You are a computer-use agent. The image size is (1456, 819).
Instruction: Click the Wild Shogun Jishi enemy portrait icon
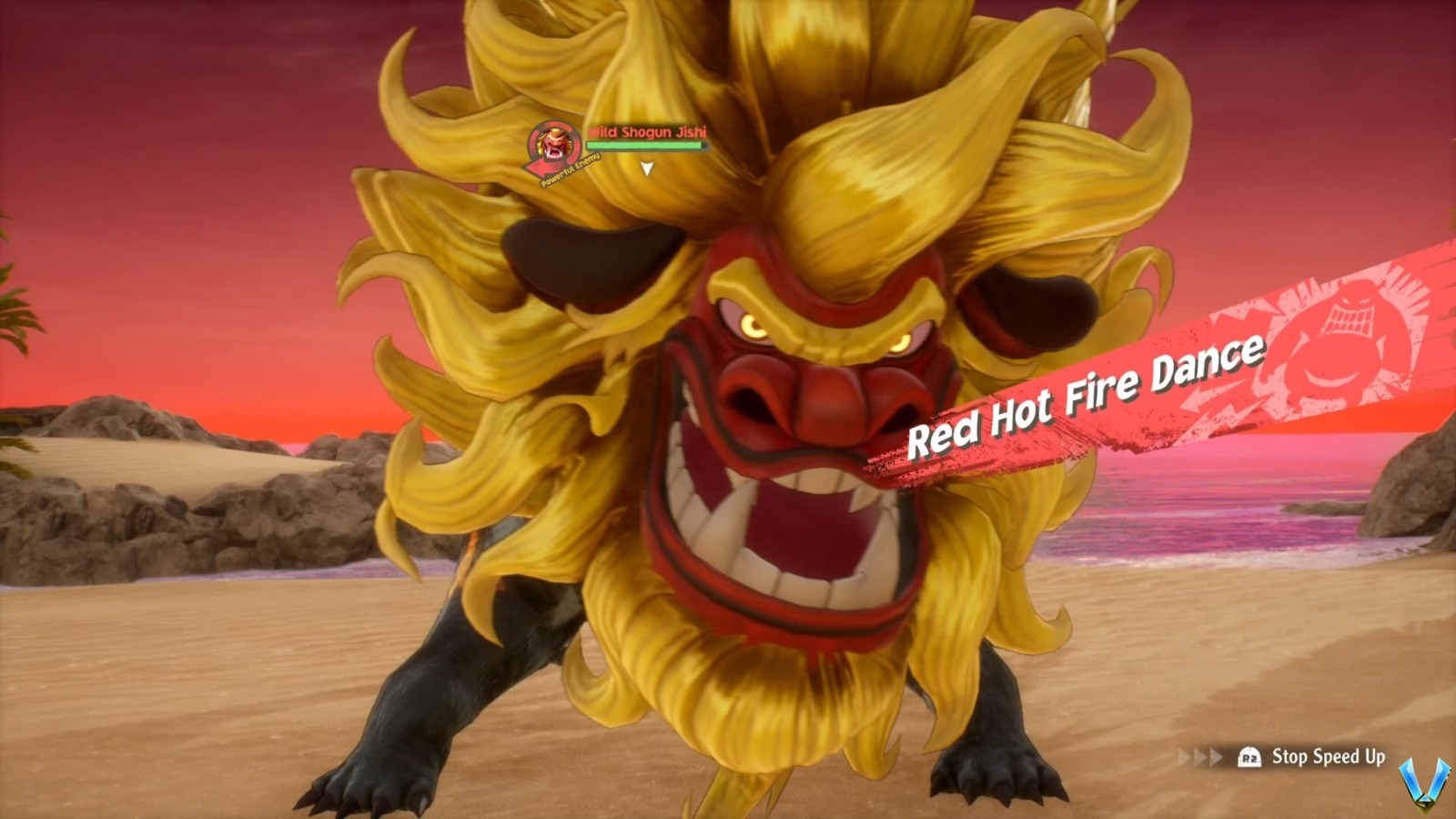click(x=553, y=143)
